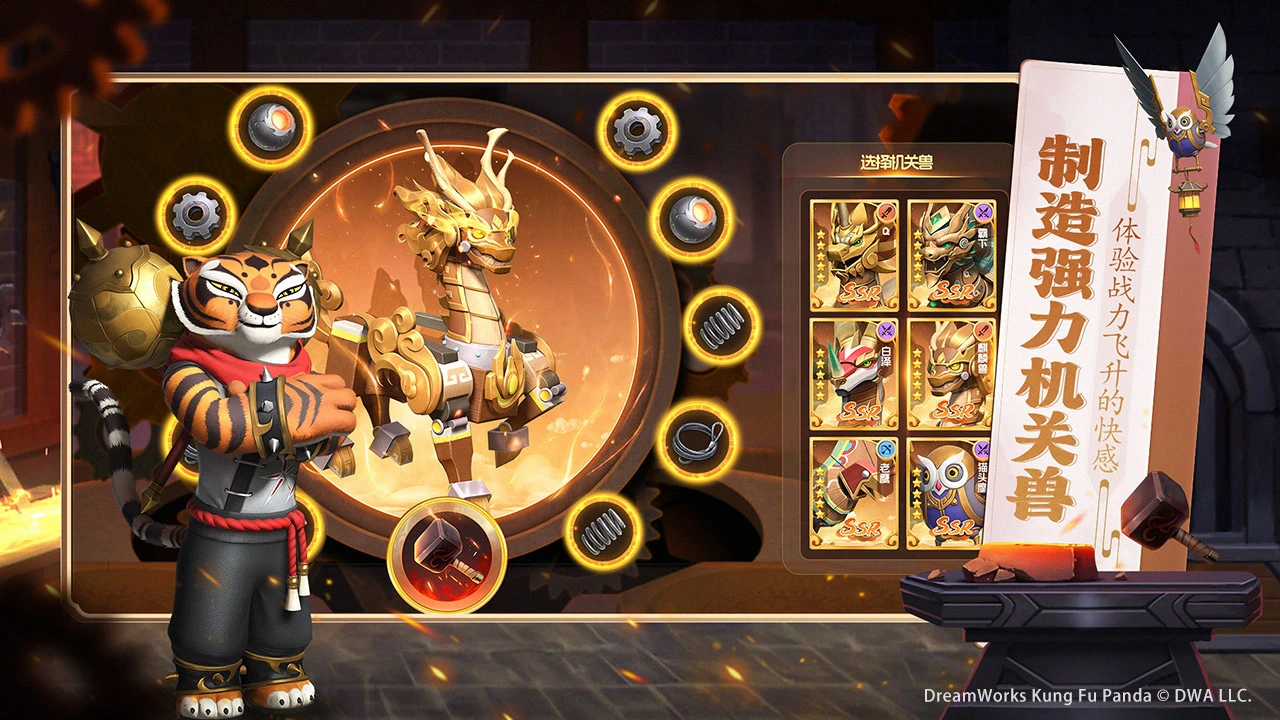Viewport: 1280px width, 720px height.
Task: Select the 白泽 beast card
Action: [x=853, y=374]
